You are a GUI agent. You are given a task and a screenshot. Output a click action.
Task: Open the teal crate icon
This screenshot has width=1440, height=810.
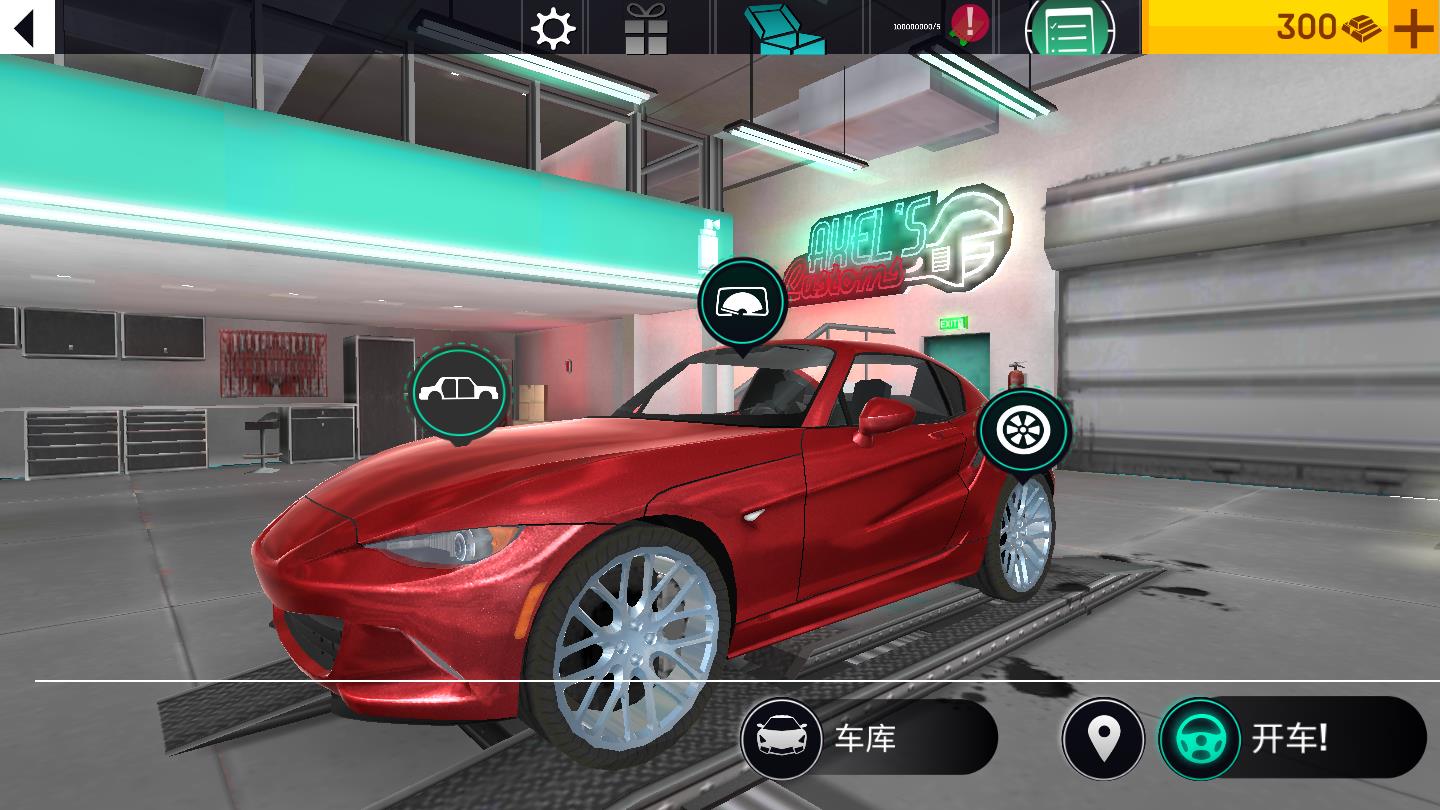pos(790,28)
